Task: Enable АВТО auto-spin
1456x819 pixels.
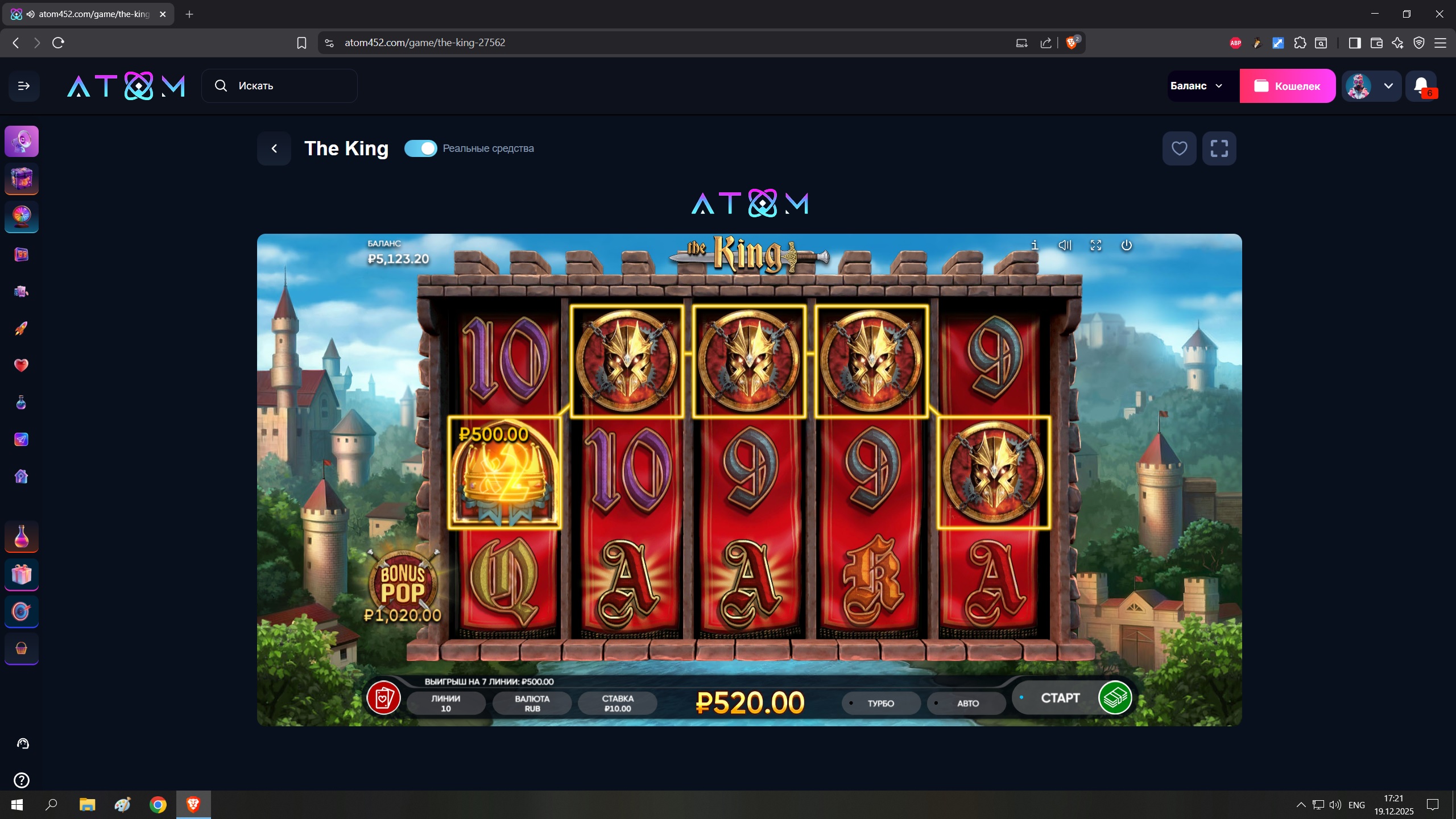Action: (967, 704)
